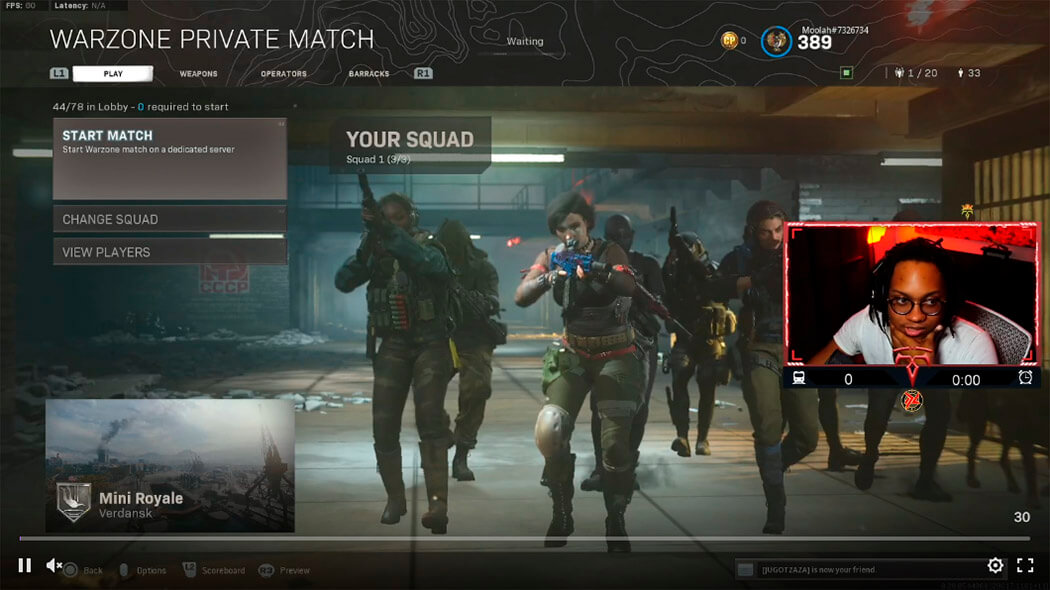The image size is (1050, 590).
Task: Switch to the Weapons tab
Action: click(198, 74)
